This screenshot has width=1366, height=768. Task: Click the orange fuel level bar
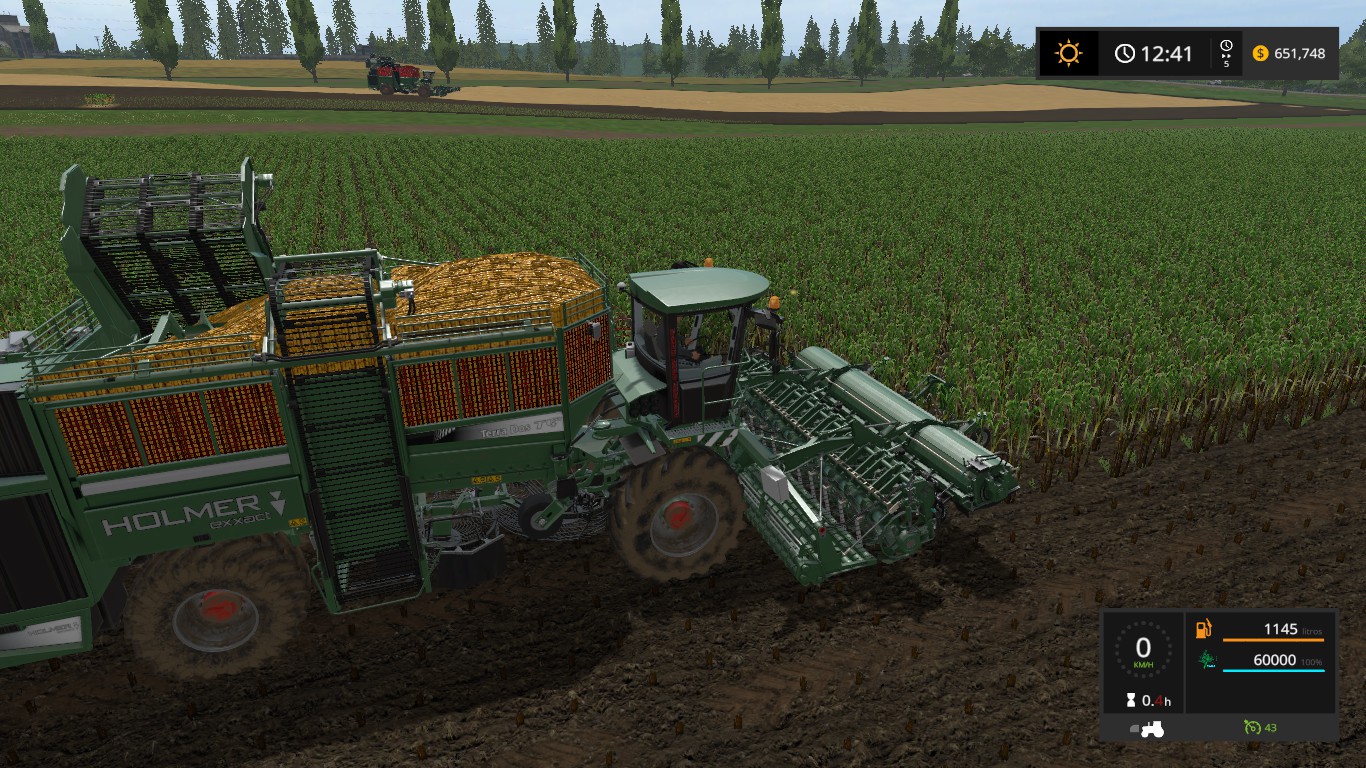pos(1273,640)
